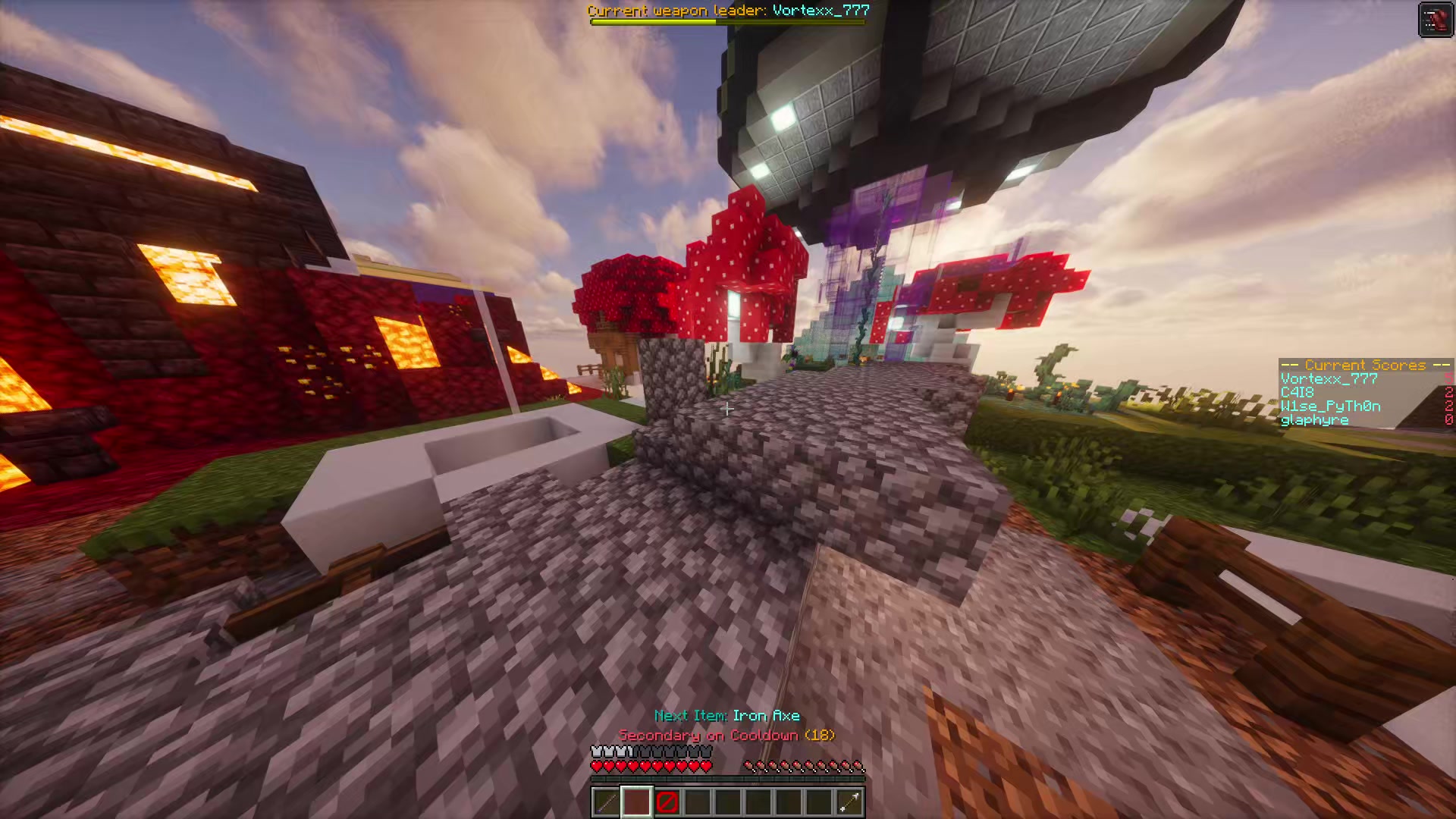Screen dimensions: 1456x819
Task: Click the barrier icon in hotbar slot three
Action: tap(667, 802)
